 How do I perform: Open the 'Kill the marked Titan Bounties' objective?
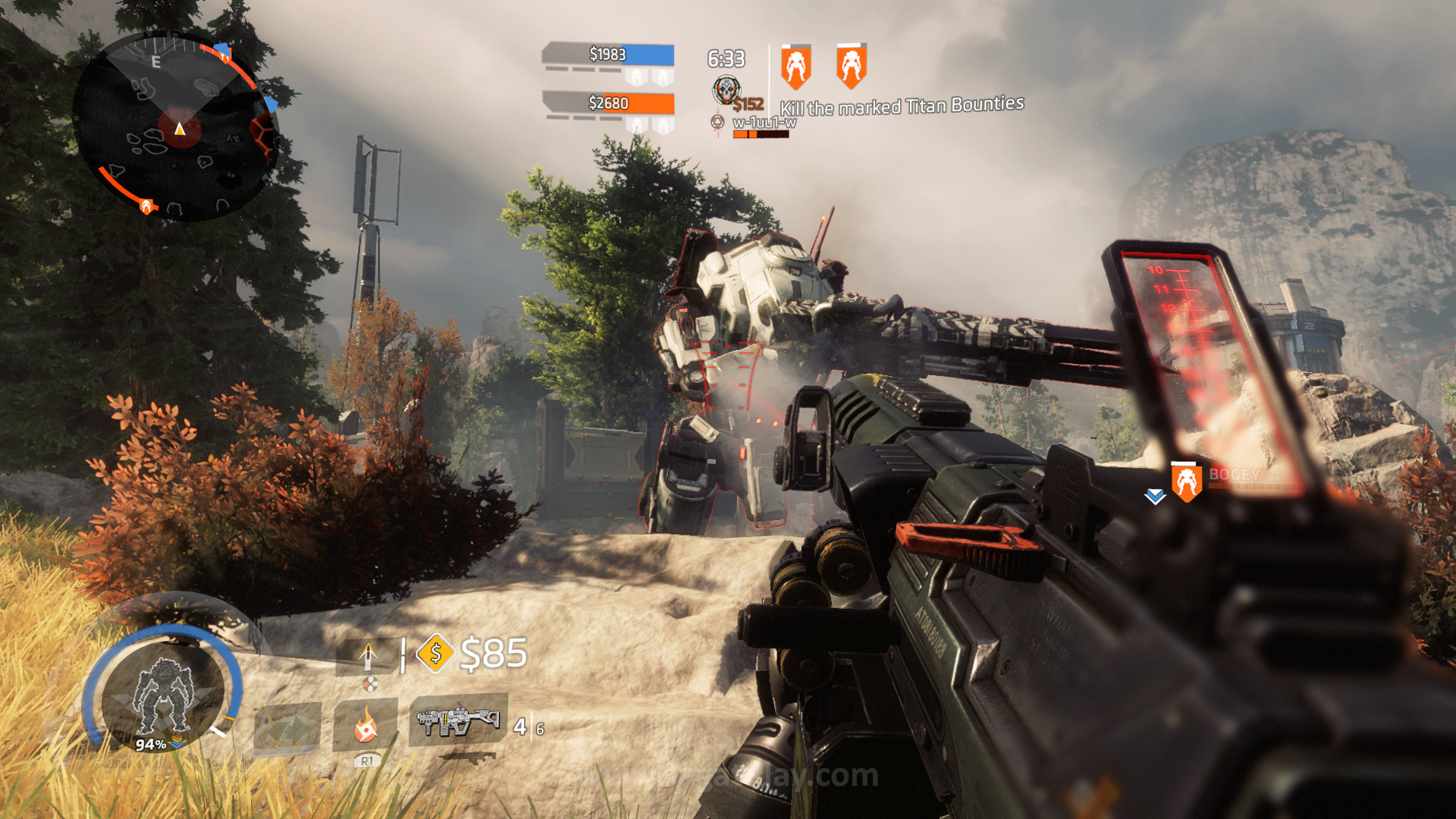point(902,106)
